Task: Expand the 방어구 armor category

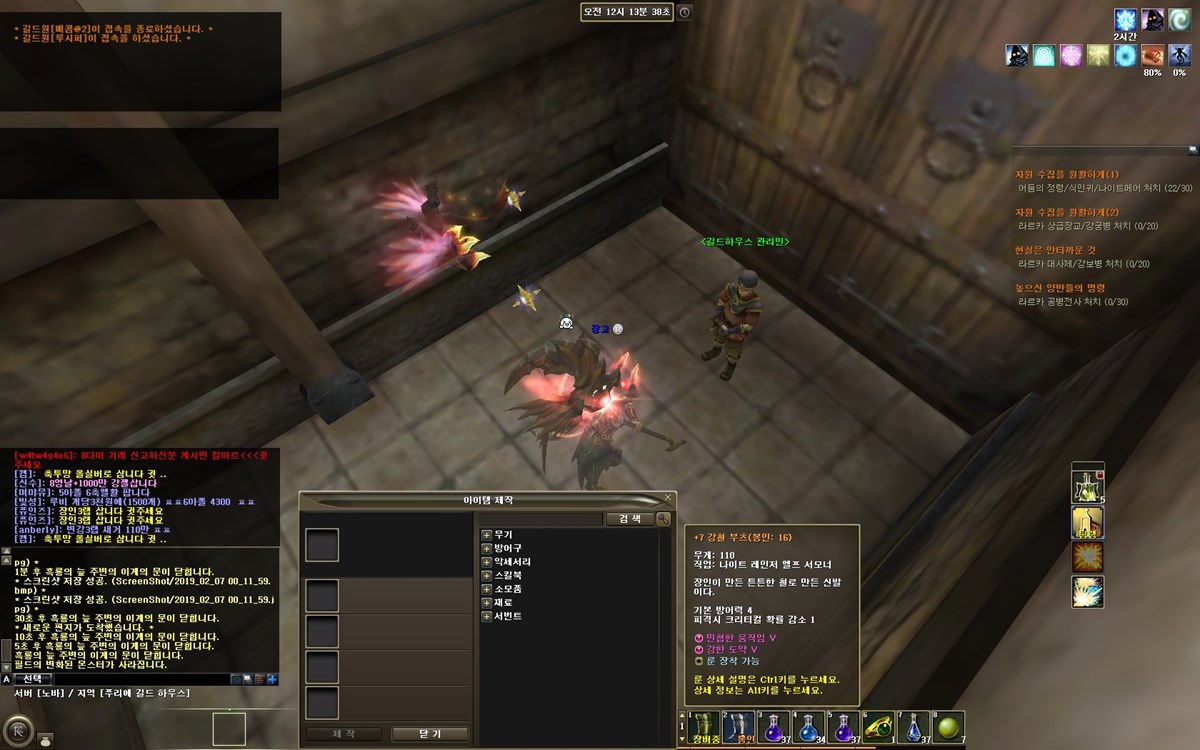Action: point(487,549)
